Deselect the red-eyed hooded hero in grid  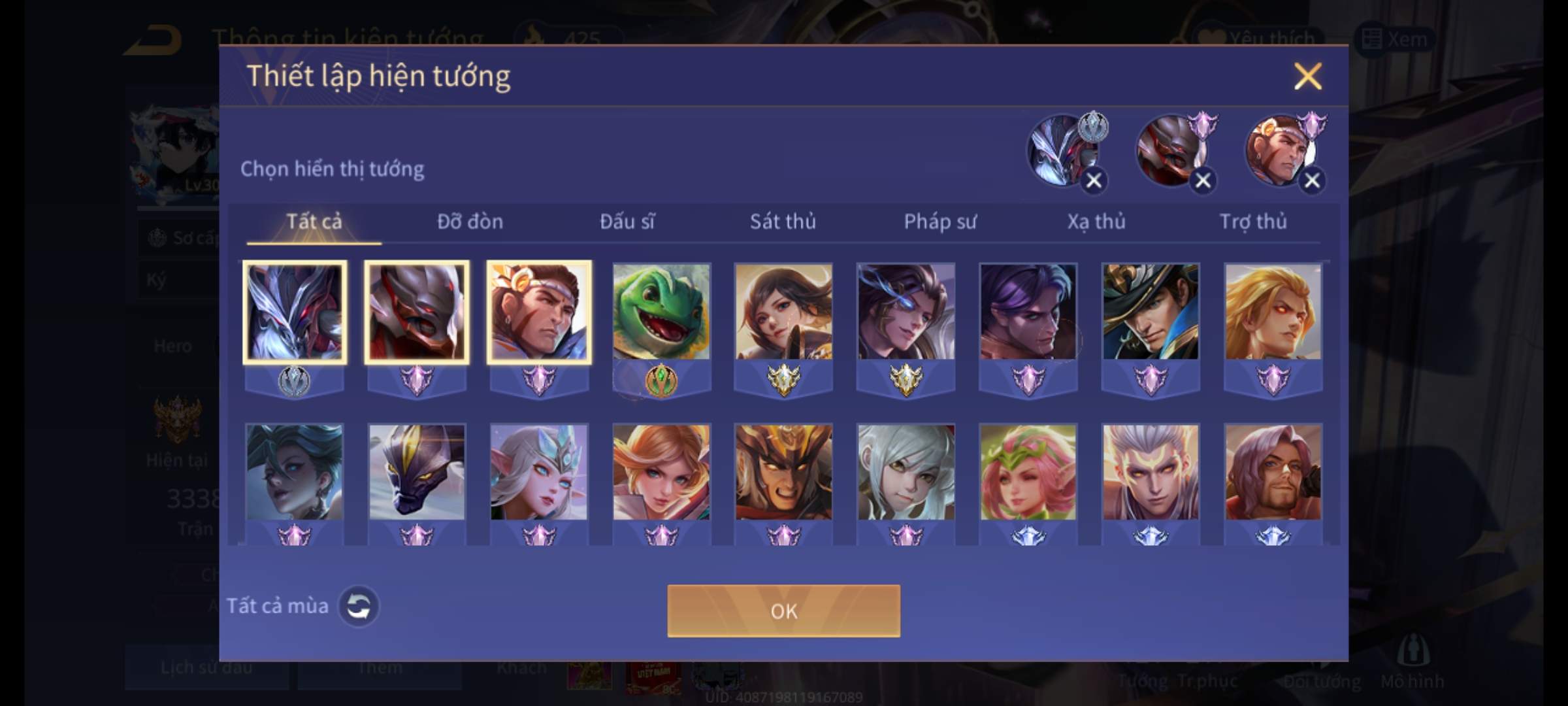click(417, 312)
